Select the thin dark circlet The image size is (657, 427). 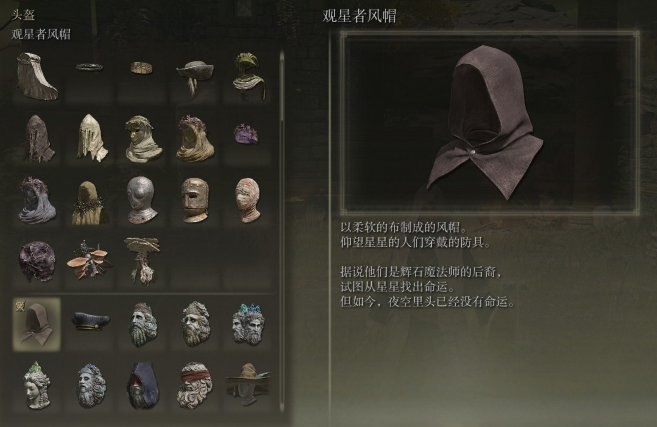90,68
